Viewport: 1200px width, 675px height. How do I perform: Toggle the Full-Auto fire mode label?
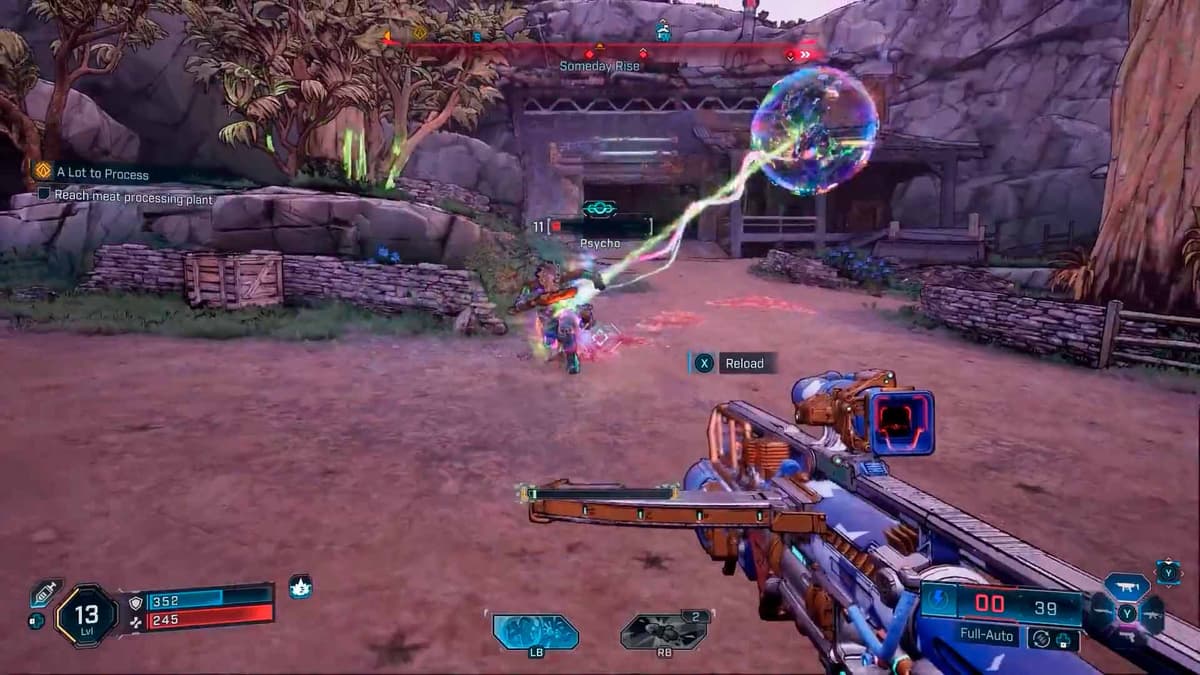[987, 636]
